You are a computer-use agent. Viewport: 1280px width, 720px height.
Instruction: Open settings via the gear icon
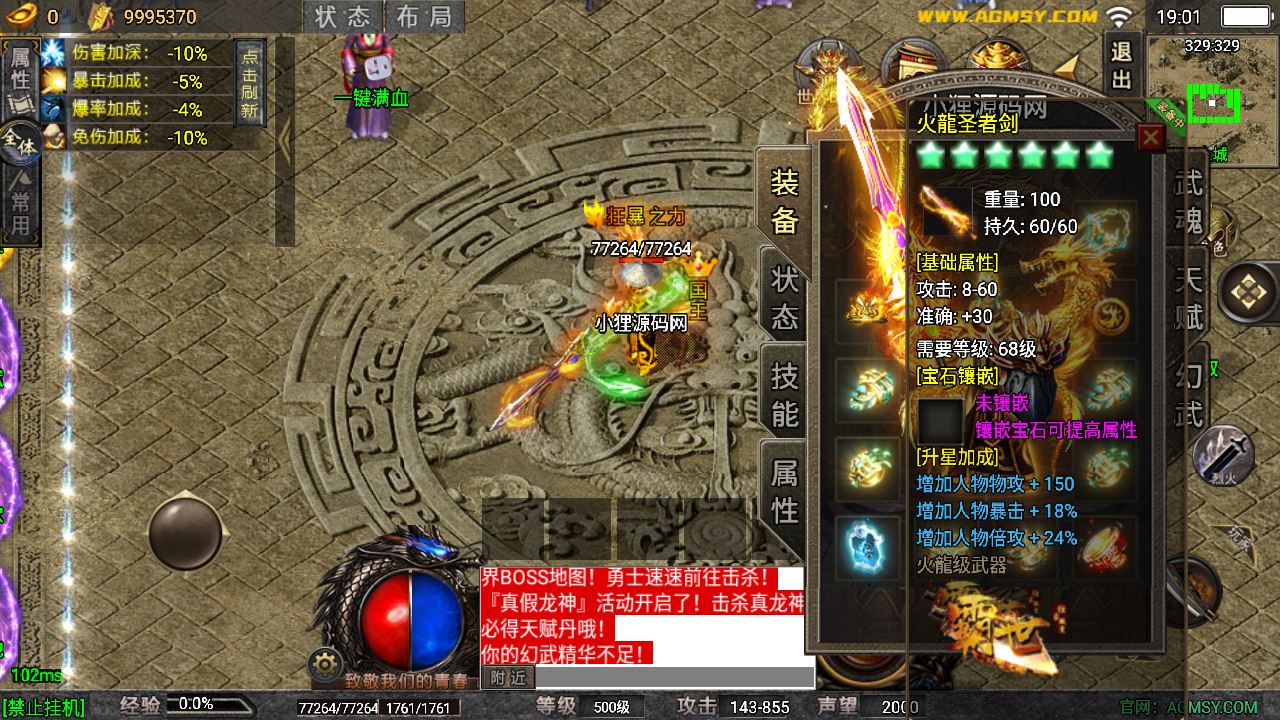tap(325, 663)
